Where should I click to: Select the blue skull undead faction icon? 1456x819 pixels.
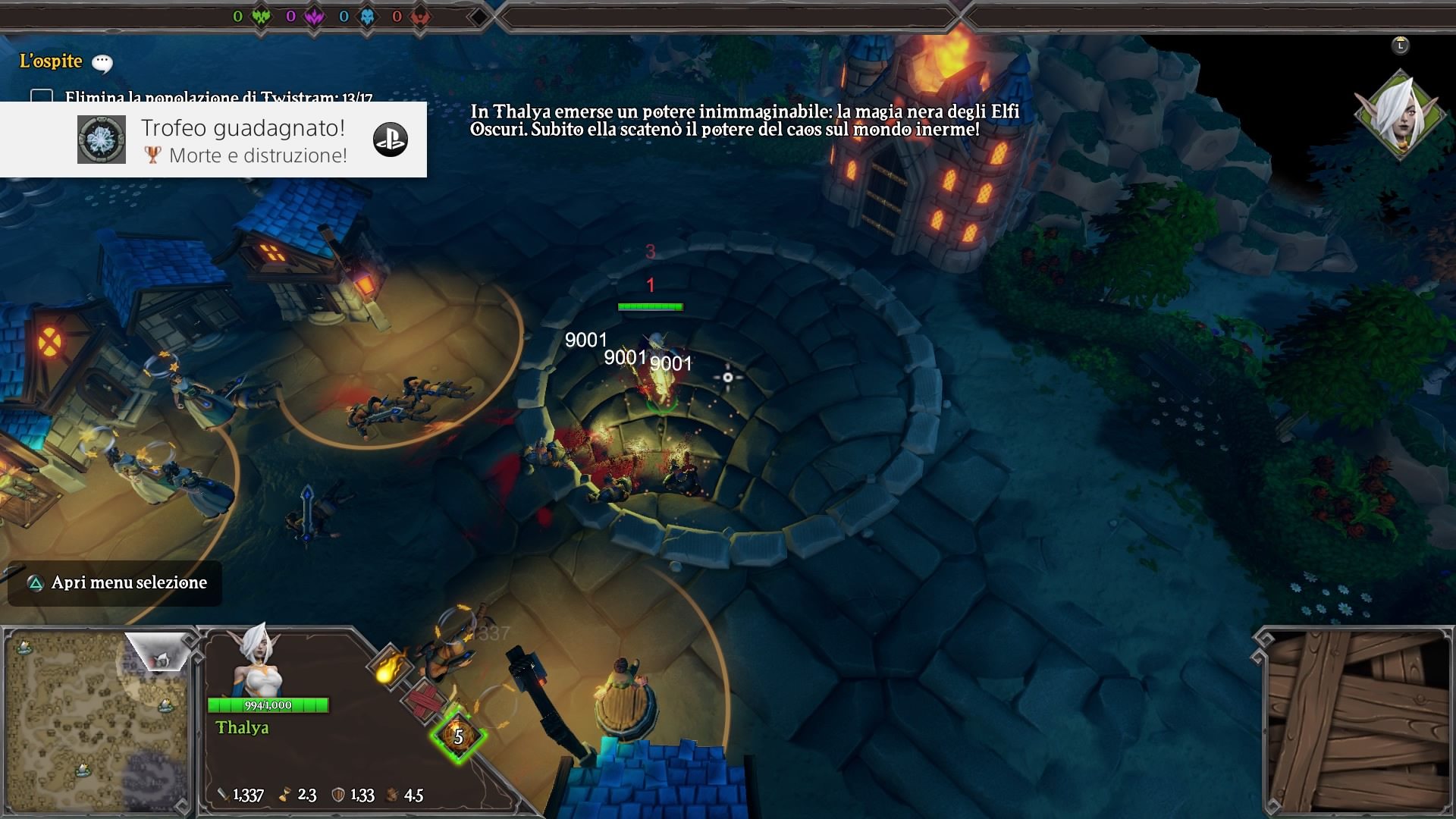tap(367, 16)
